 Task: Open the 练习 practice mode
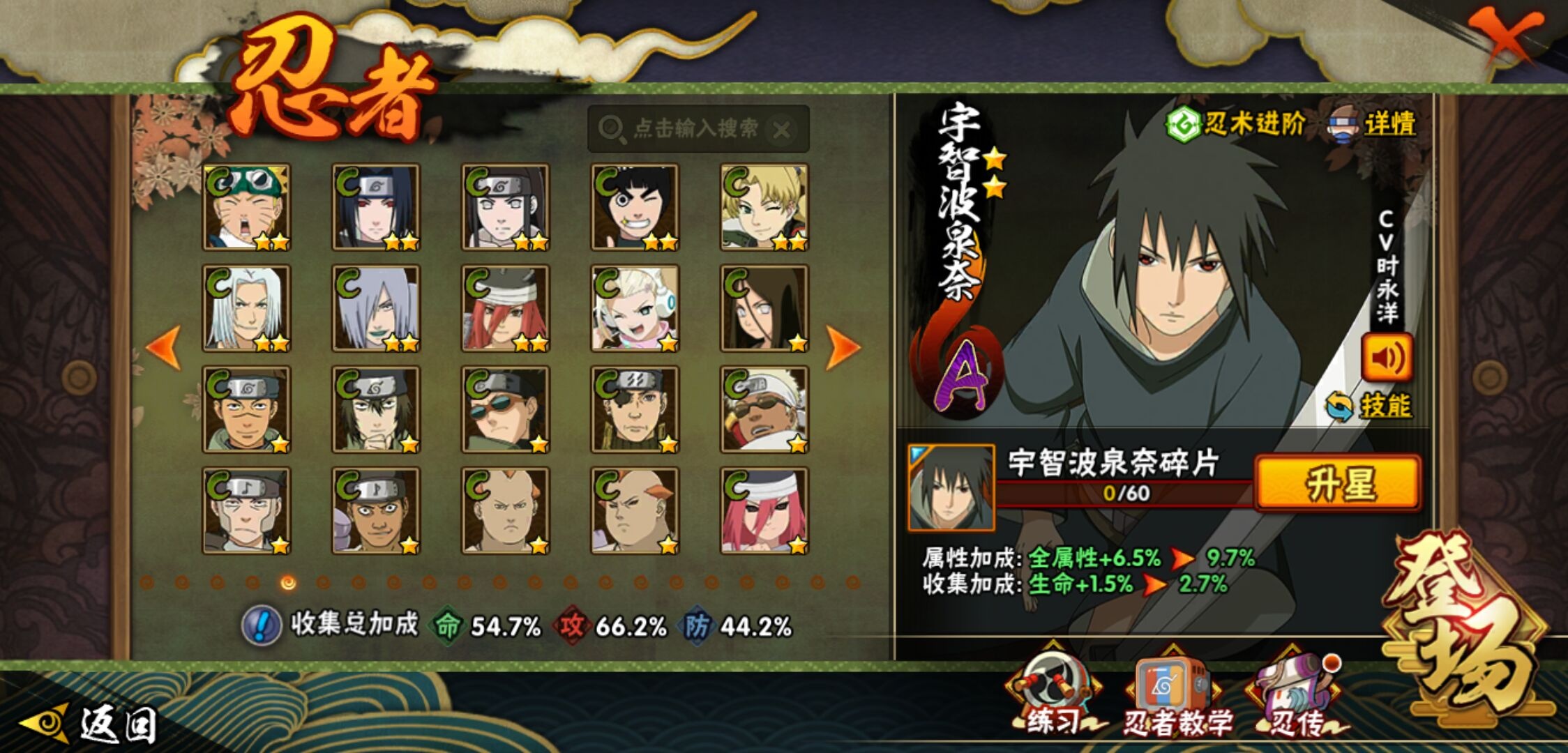tap(1053, 696)
